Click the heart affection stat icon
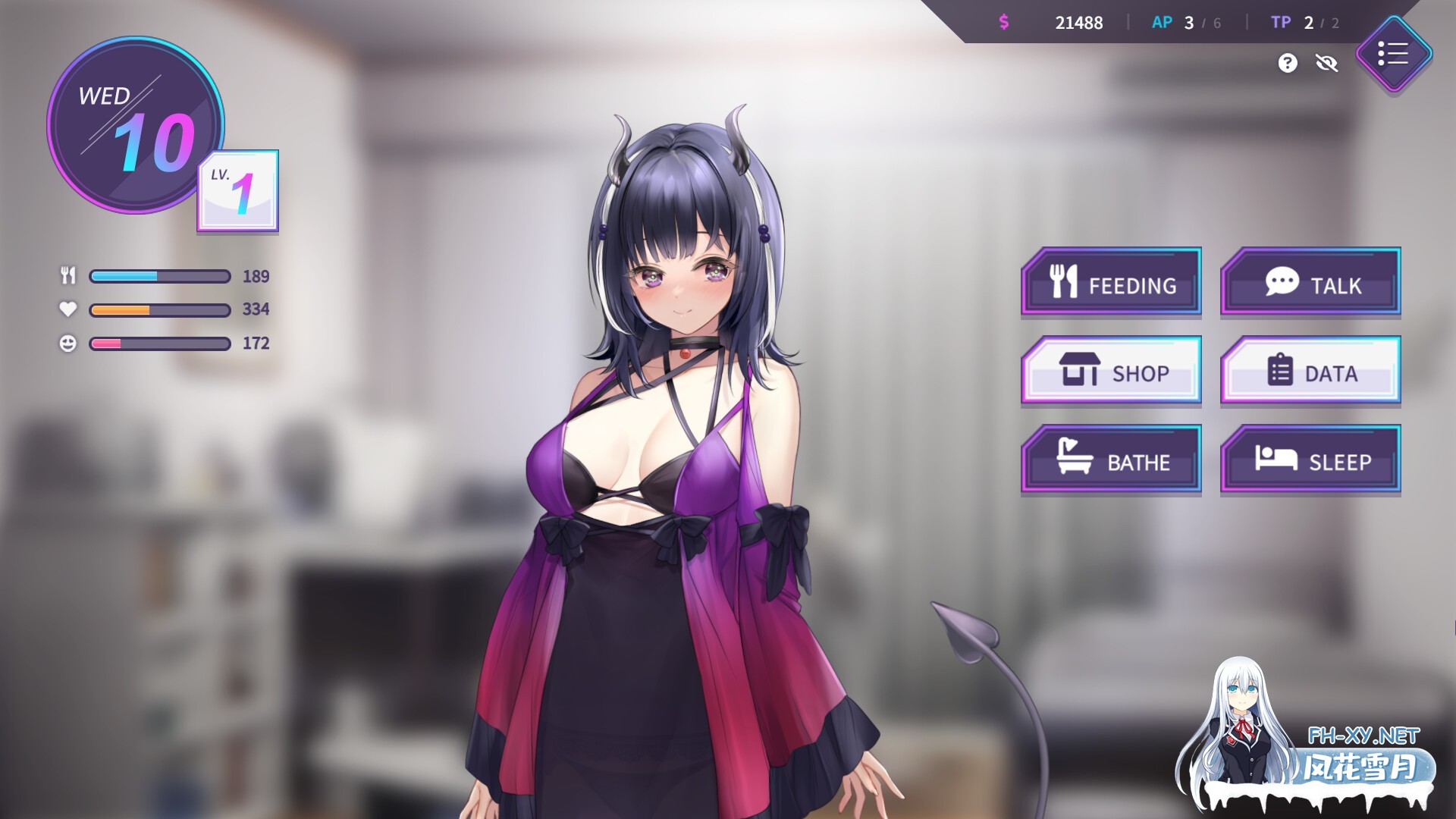The width and height of the screenshot is (1456, 819). (x=68, y=309)
